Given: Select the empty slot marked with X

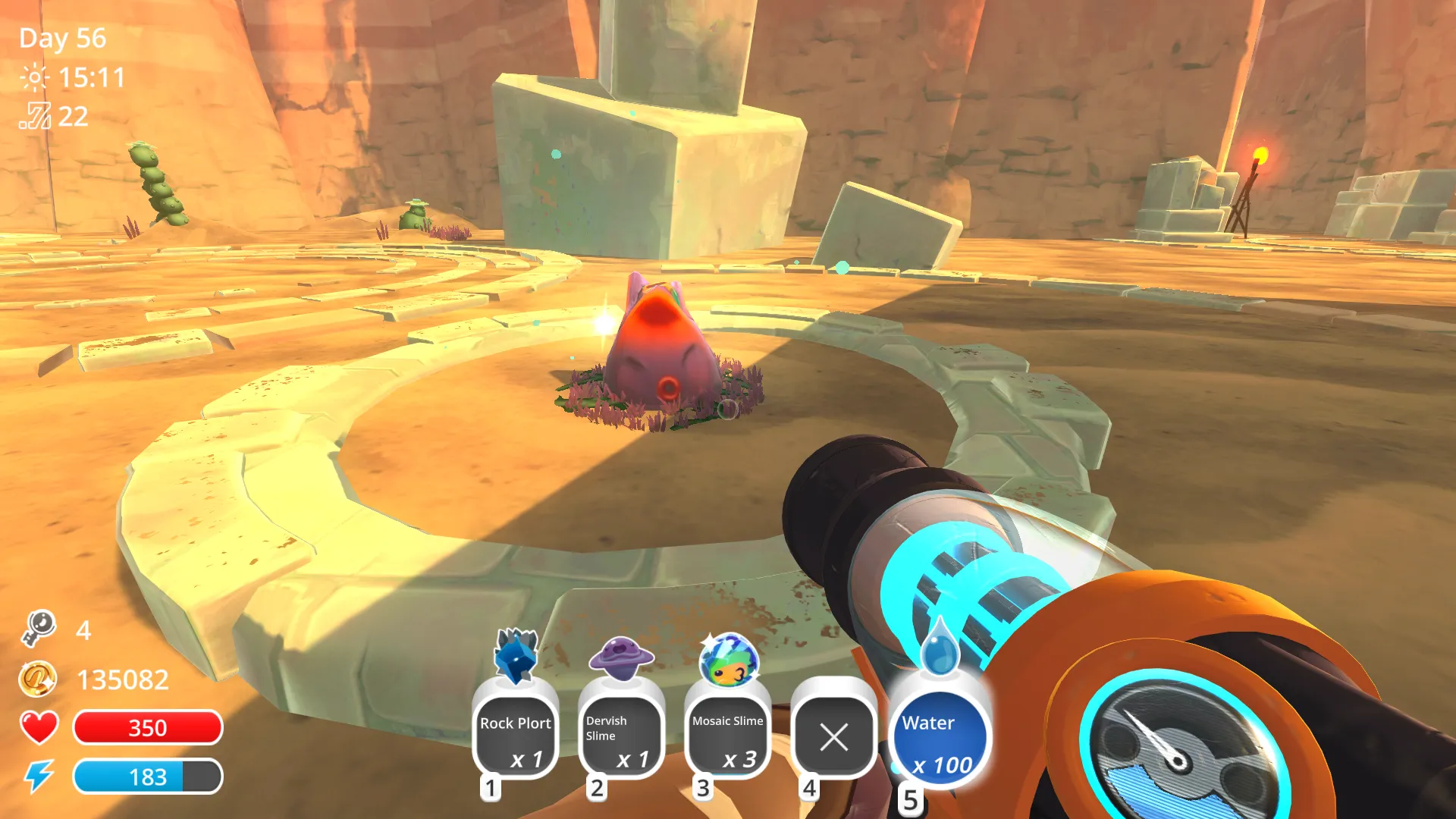Looking at the screenshot, I should 834,736.
